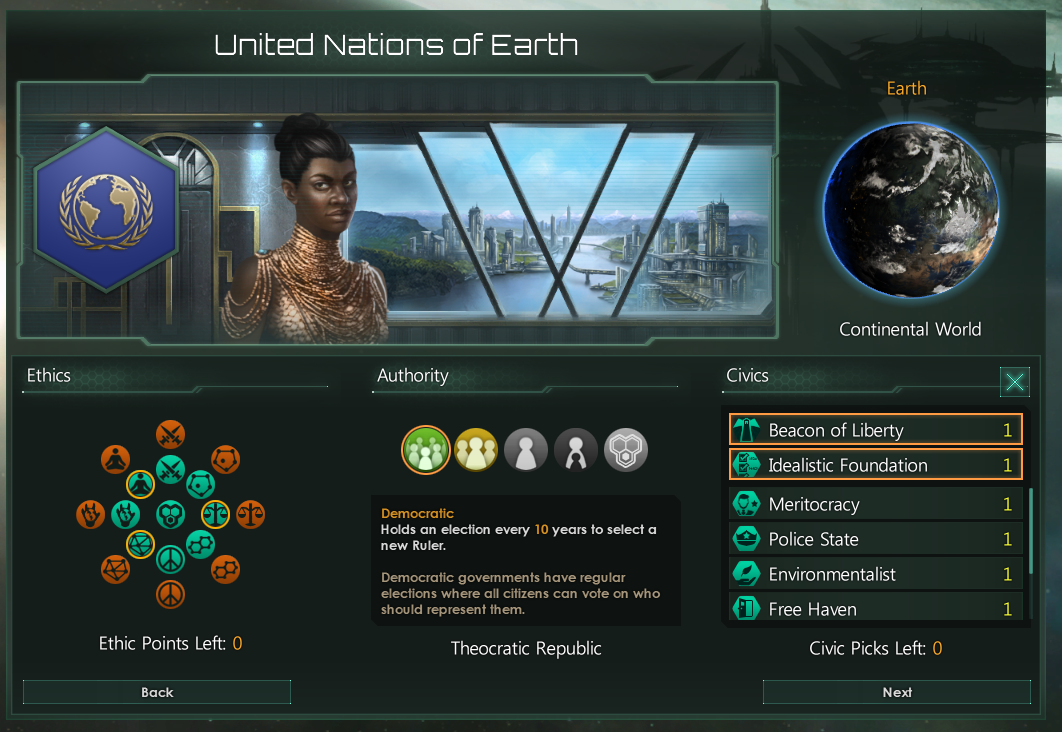Screen dimensions: 1062x732
Task: Select the green Democratic authority icon
Action: pyautogui.click(x=425, y=450)
